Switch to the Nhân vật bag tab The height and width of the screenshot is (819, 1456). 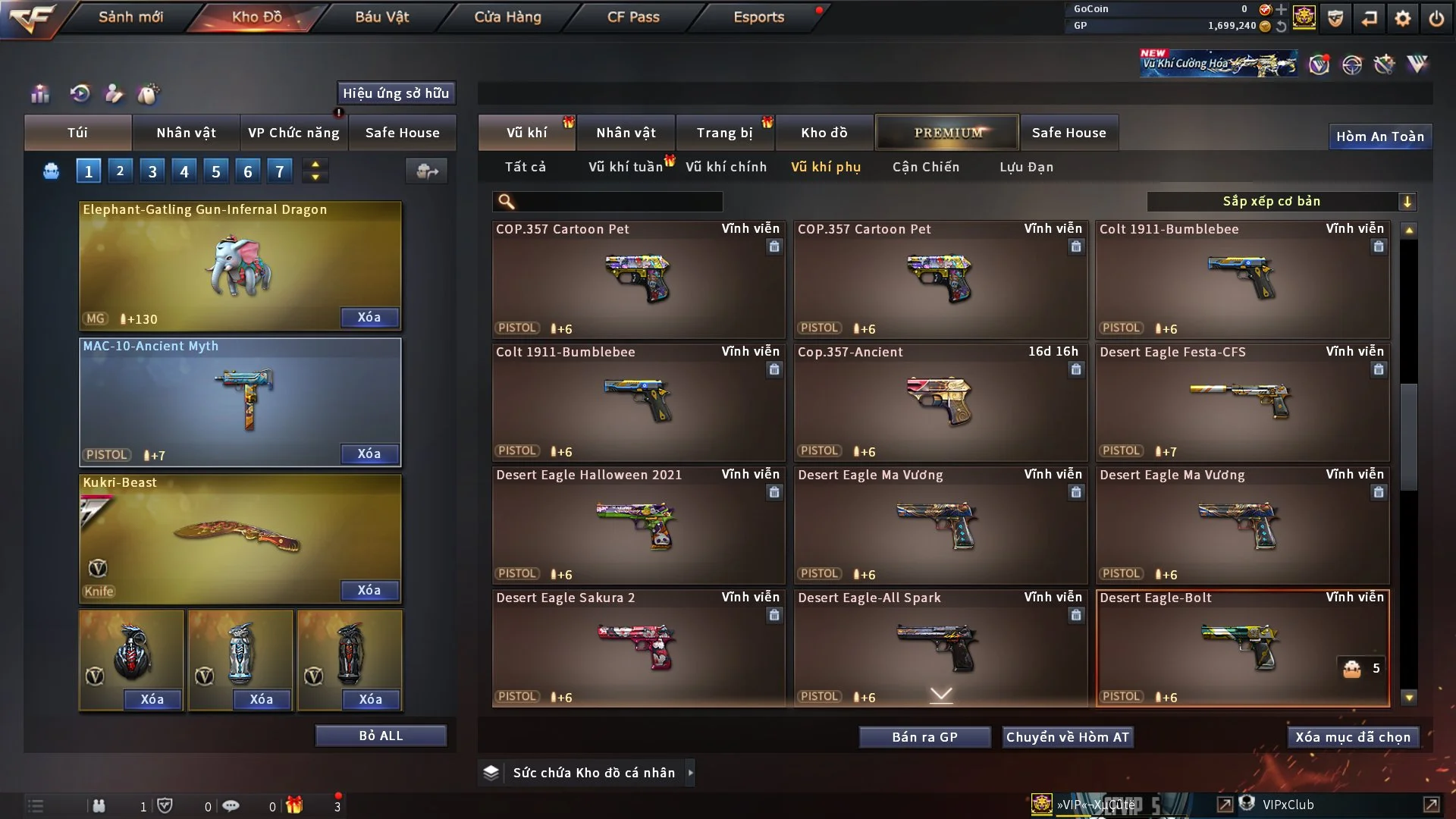[x=186, y=133]
